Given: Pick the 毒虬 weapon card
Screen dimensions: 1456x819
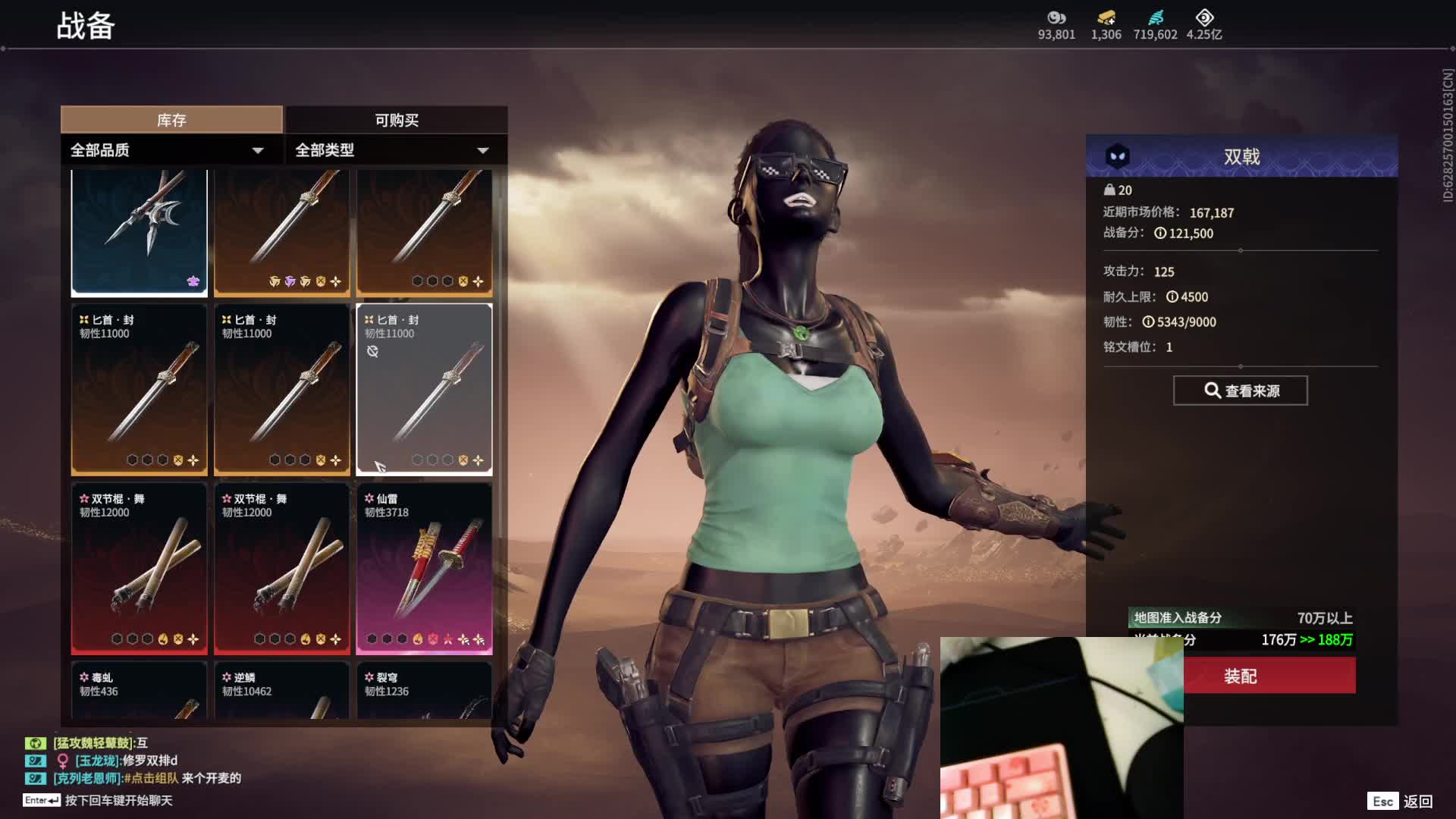Looking at the screenshot, I should coord(139,692).
